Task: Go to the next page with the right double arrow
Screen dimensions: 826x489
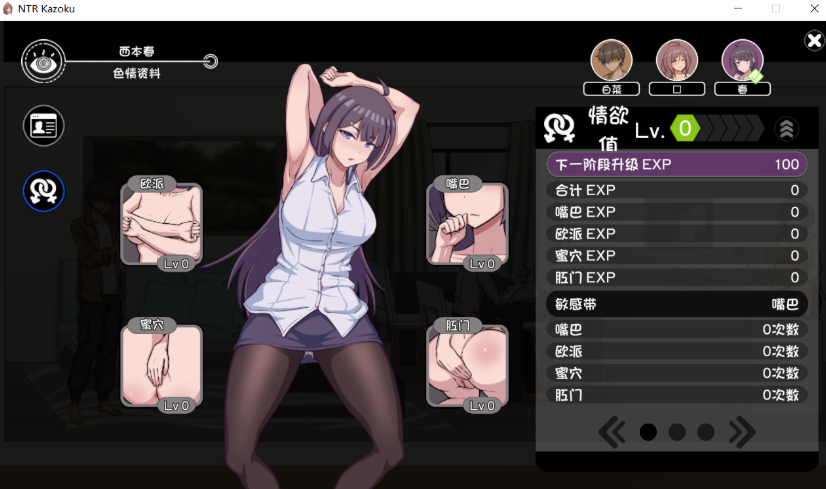Action: tap(742, 432)
